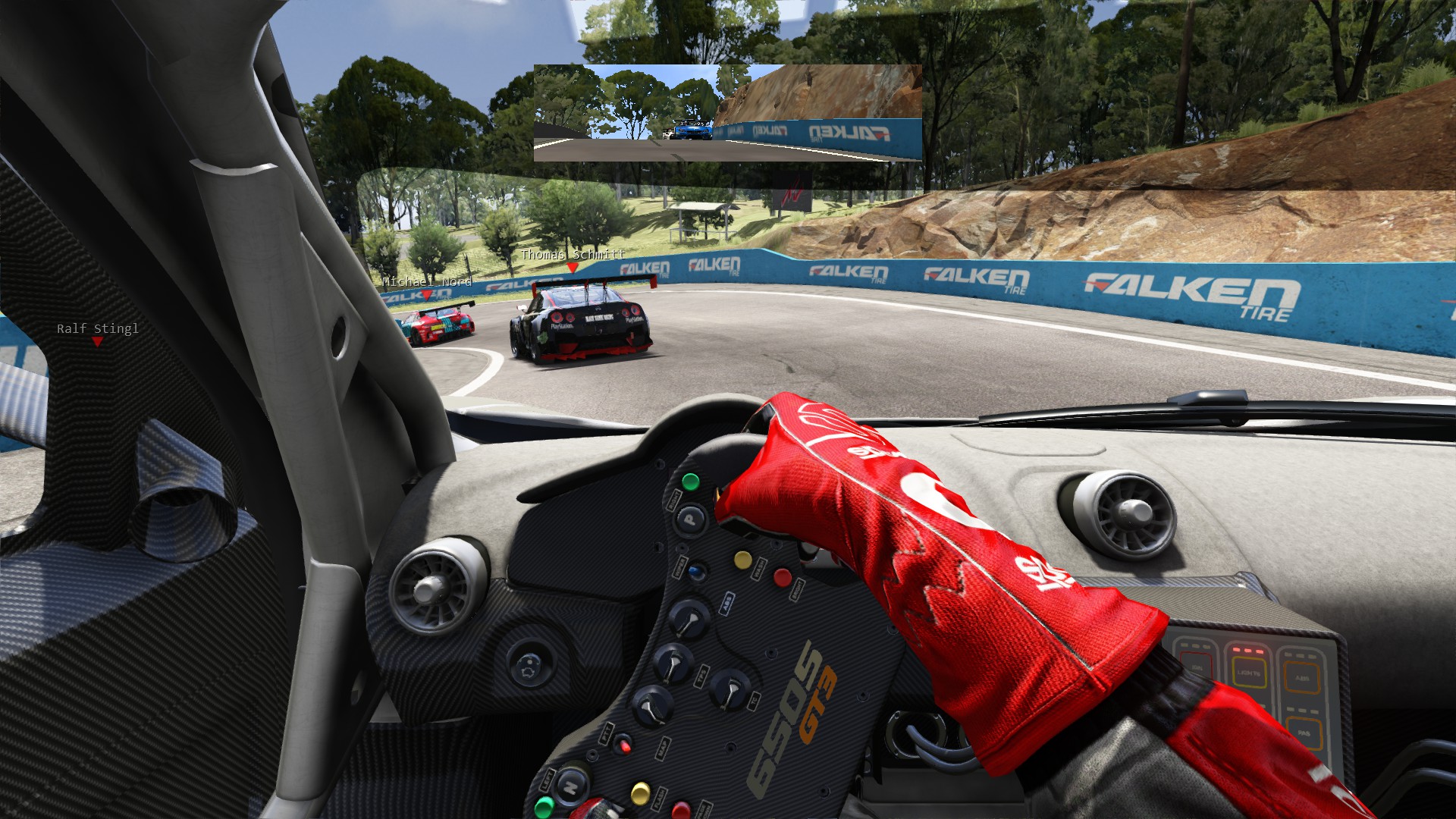This screenshot has width=1456, height=819.
Task: Click the virtual rear-view mirror overlay
Action: pos(727,113)
